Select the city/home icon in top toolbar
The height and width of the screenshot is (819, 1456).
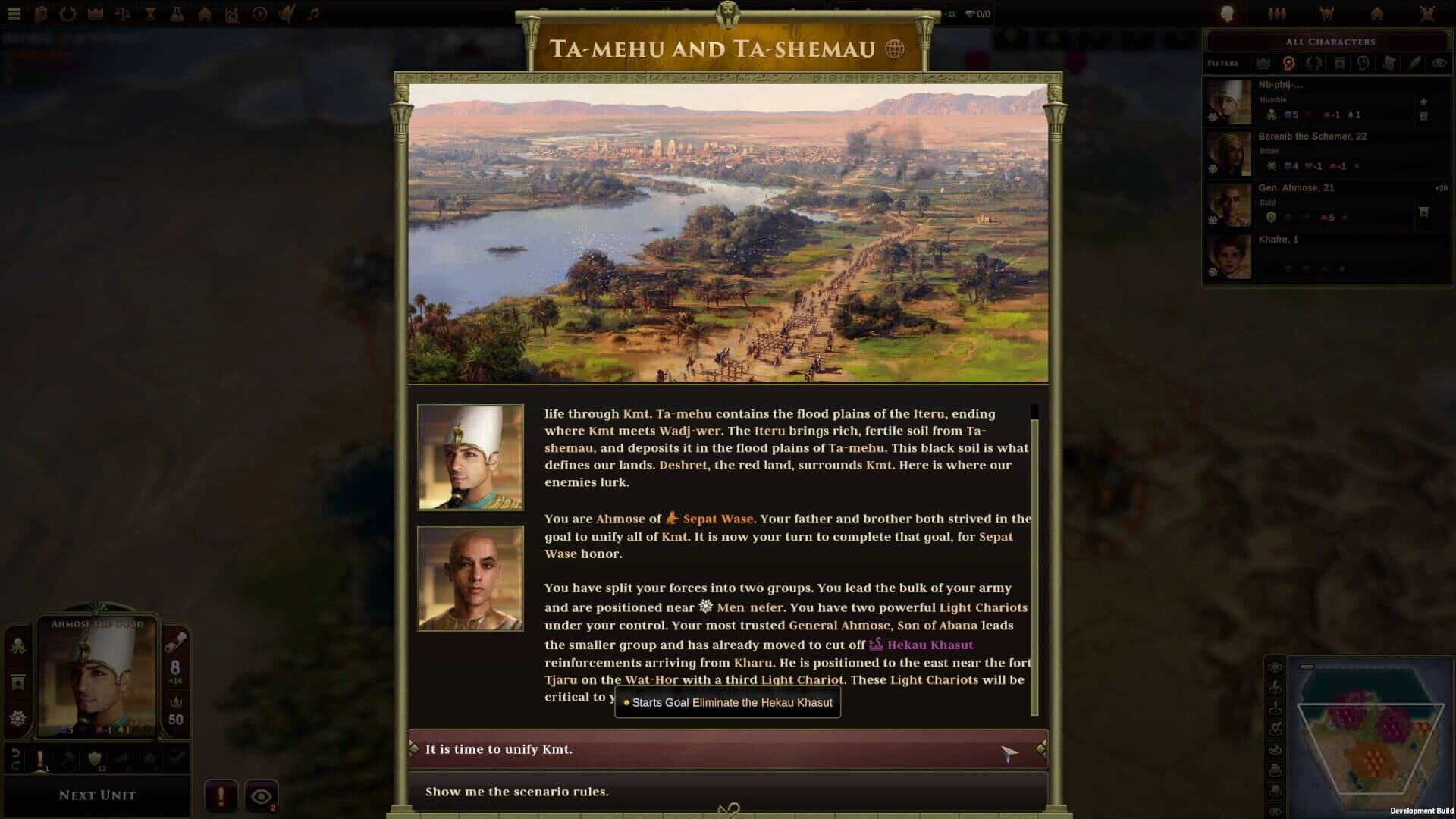coord(204,13)
